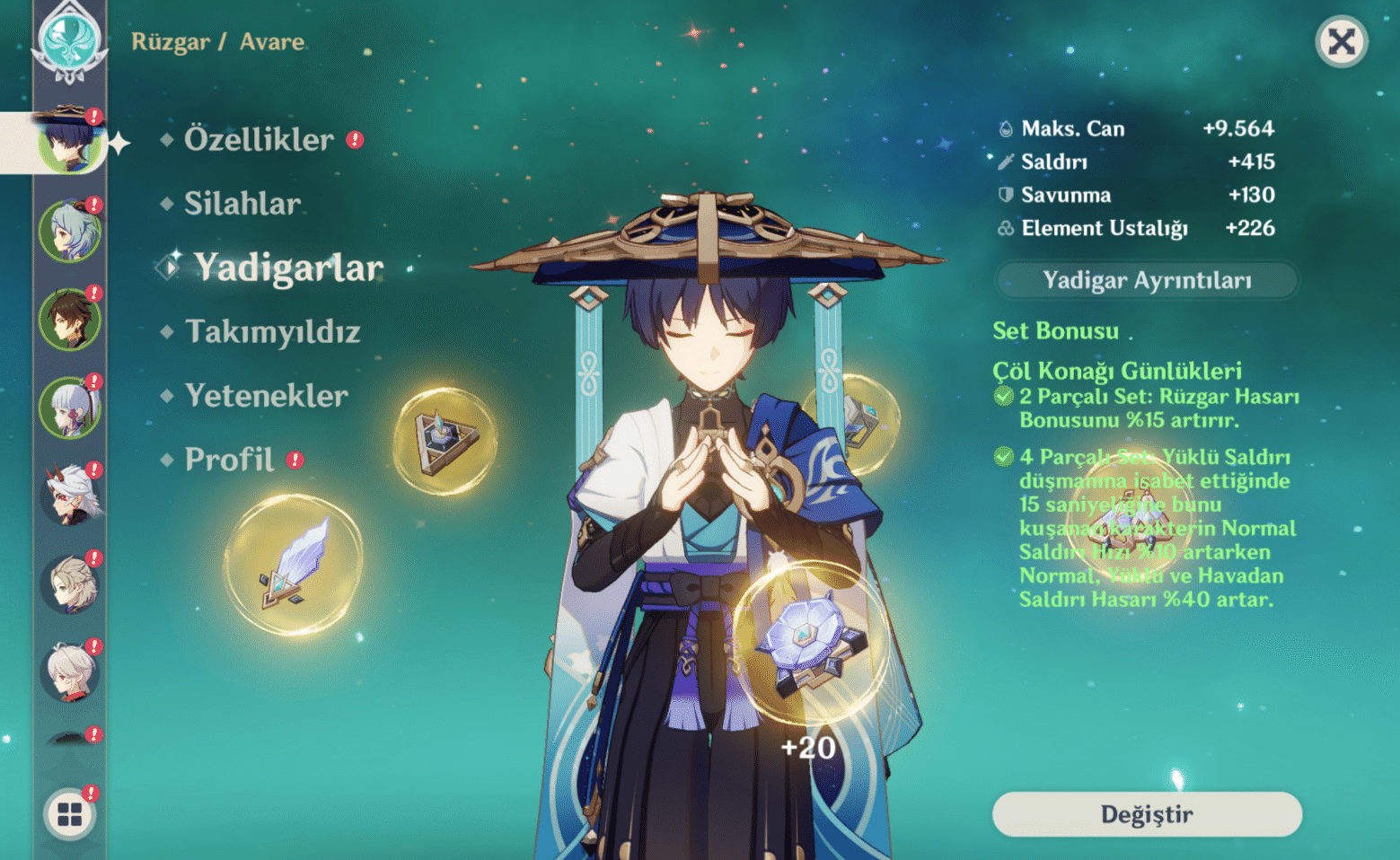This screenshot has height=860, width=1400.
Task: Click the 2 Parçalı Set check mark
Action: (x=1005, y=396)
